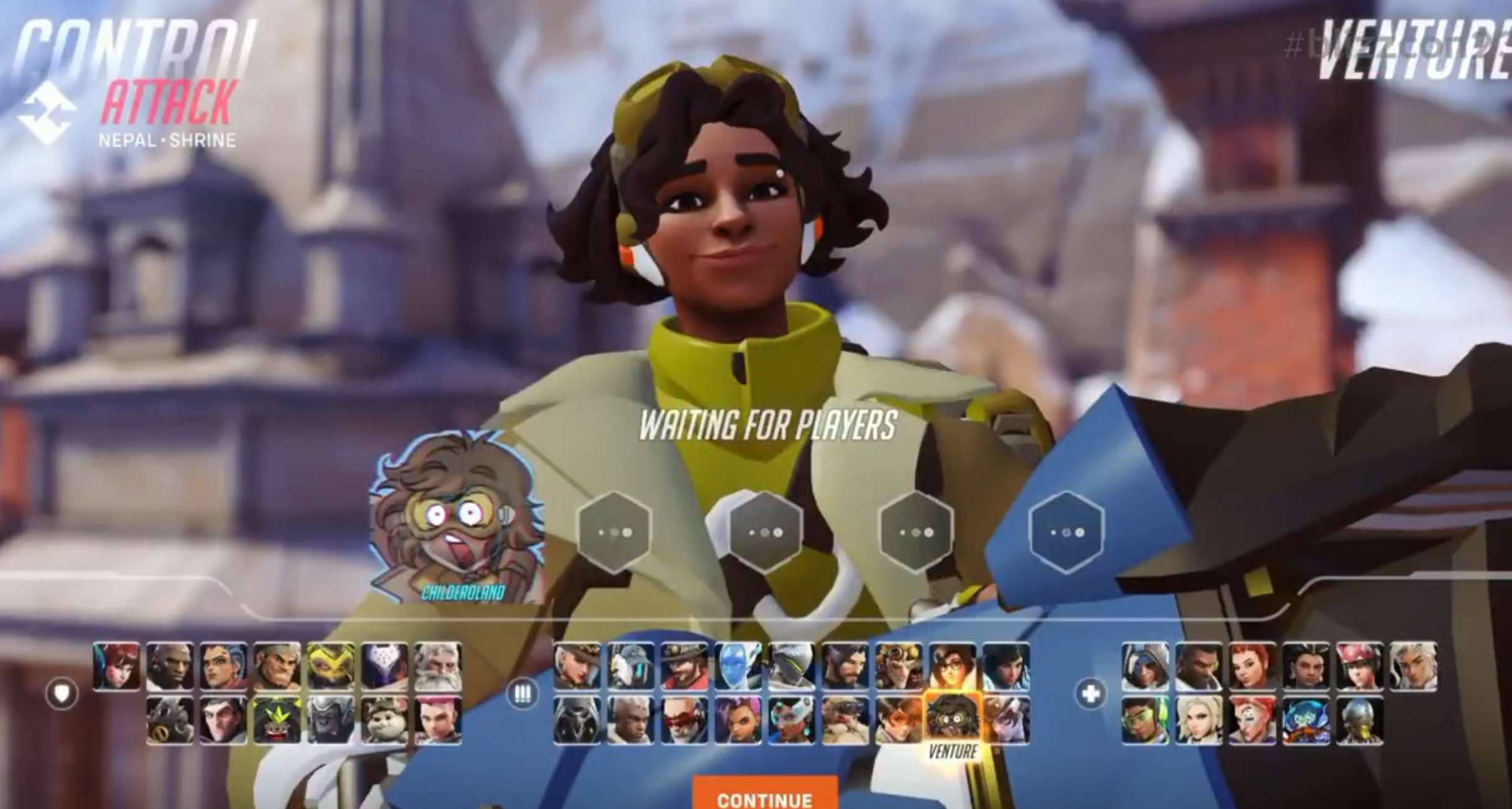Viewport: 1512px width, 809px height.
Task: Choose Mercy's blonde portrait
Action: [1198, 720]
